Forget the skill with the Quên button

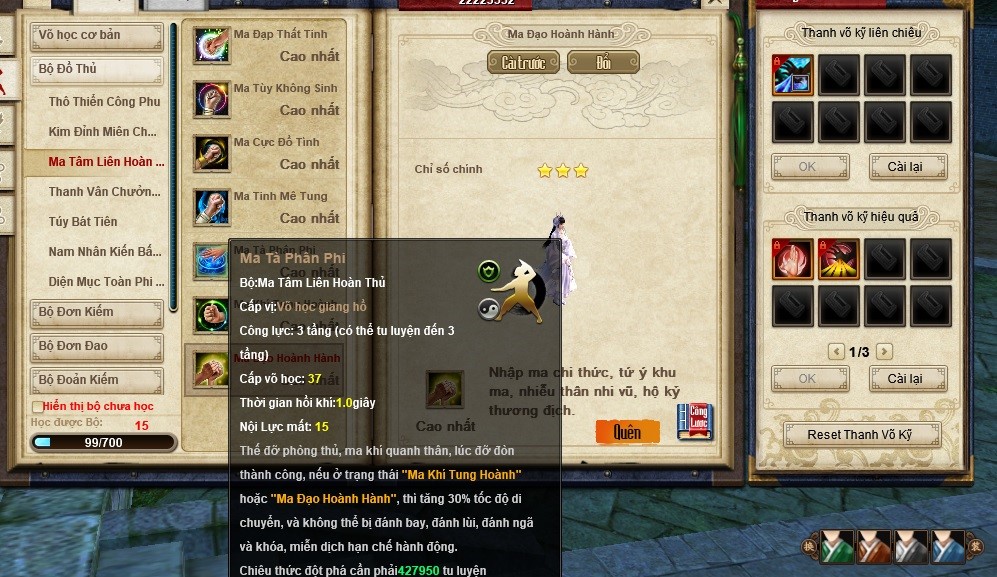(x=627, y=432)
